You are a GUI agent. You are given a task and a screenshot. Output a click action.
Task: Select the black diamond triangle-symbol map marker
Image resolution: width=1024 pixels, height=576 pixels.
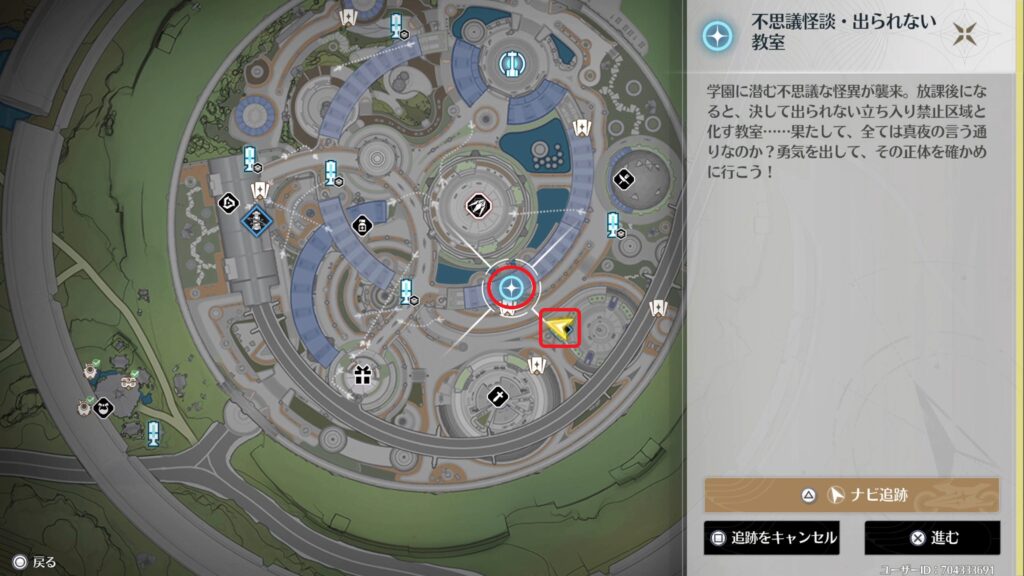pyautogui.click(x=229, y=202)
